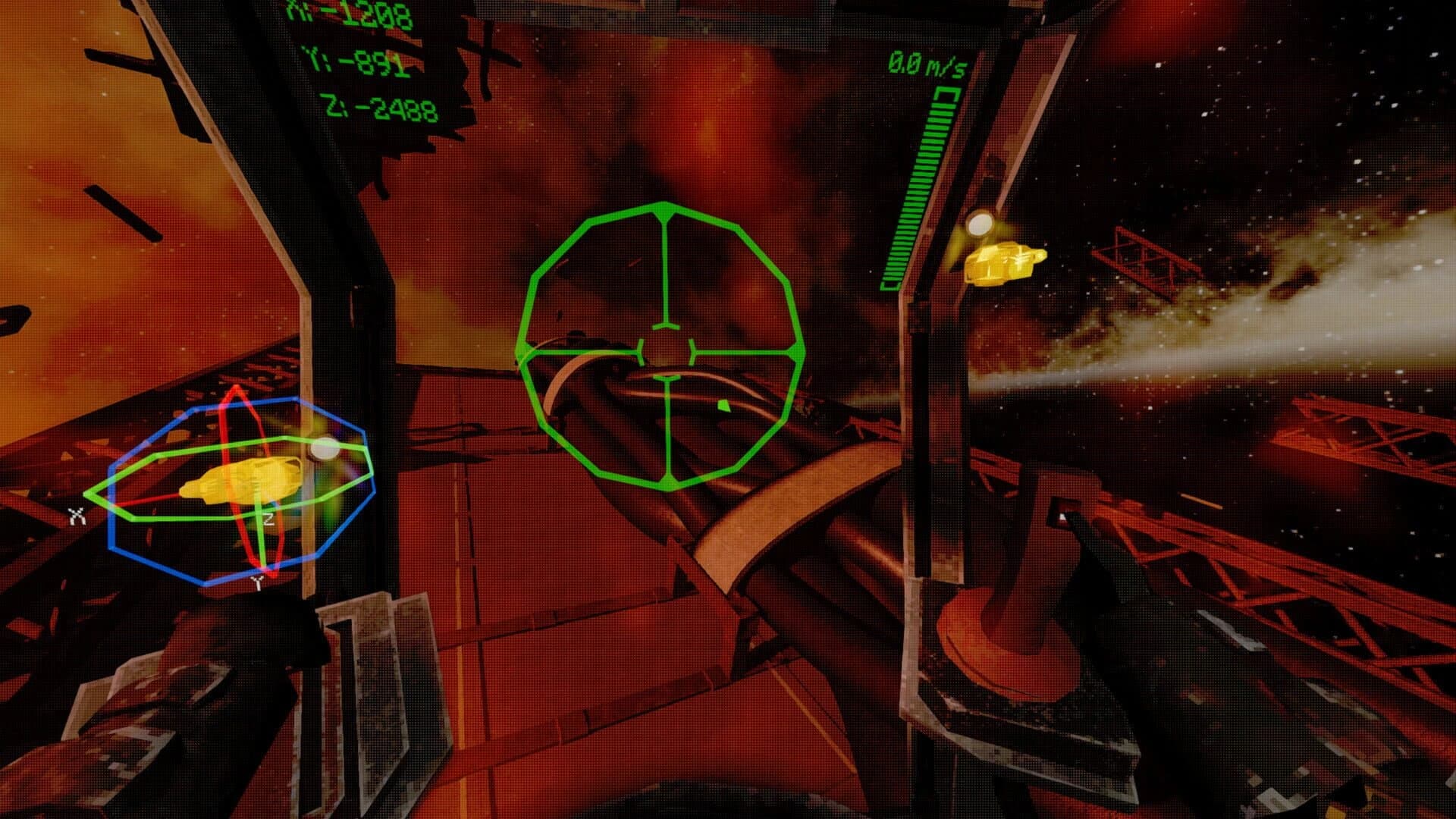
Task: Click the X axis label on the radar display
Action: pyautogui.click(x=76, y=517)
